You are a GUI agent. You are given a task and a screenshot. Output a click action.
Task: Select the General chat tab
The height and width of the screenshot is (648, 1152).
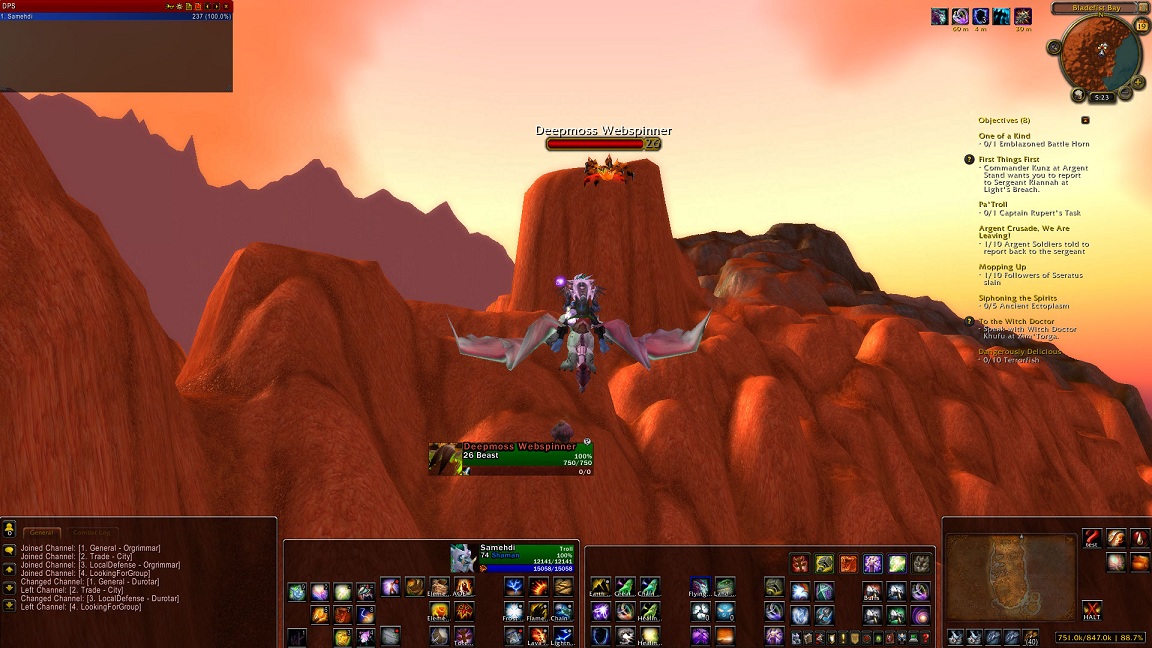pos(42,533)
